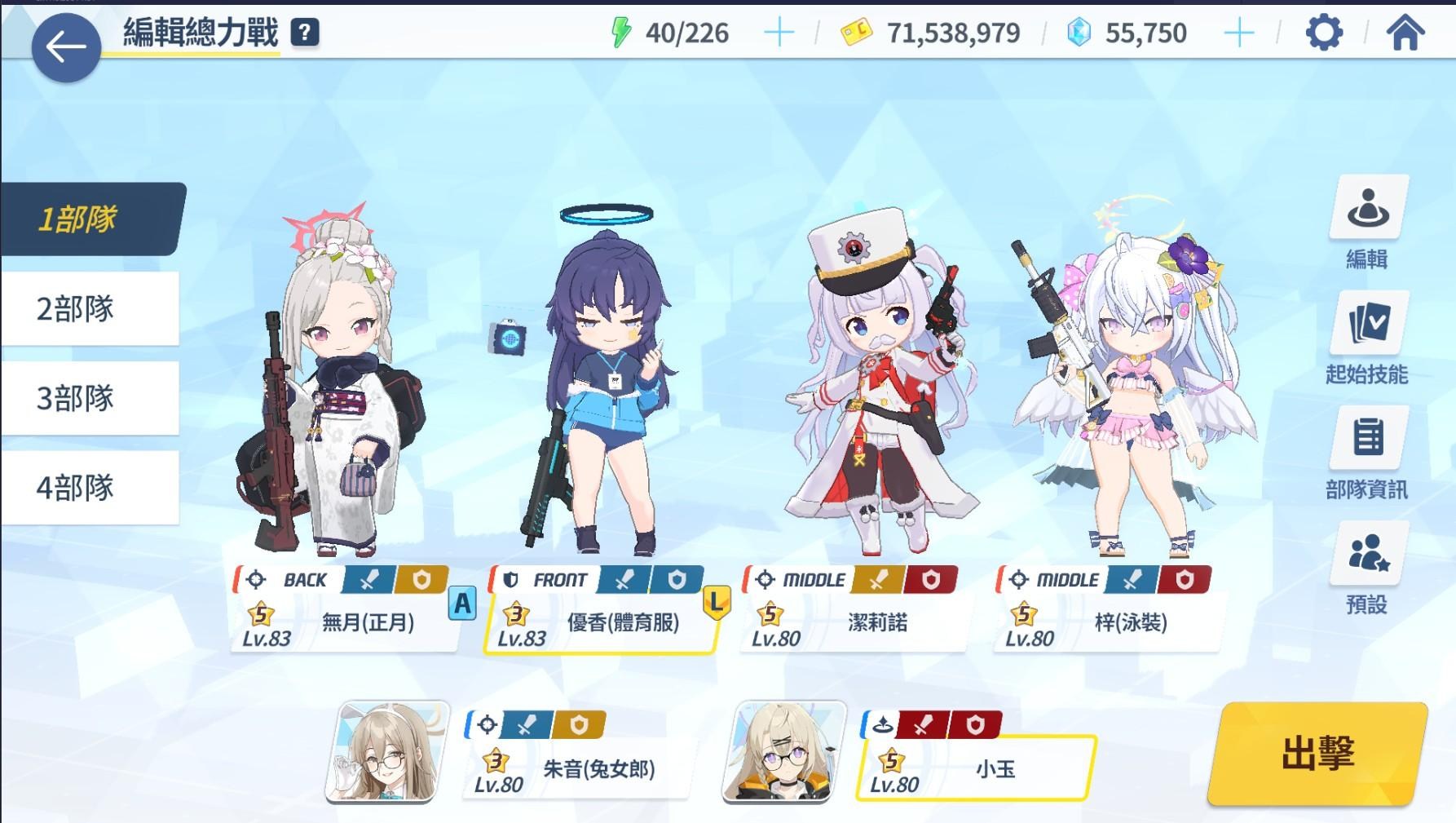Tap the plus beside the pyroxene count
Screen dimensions: 1456x823
(x=1238, y=33)
